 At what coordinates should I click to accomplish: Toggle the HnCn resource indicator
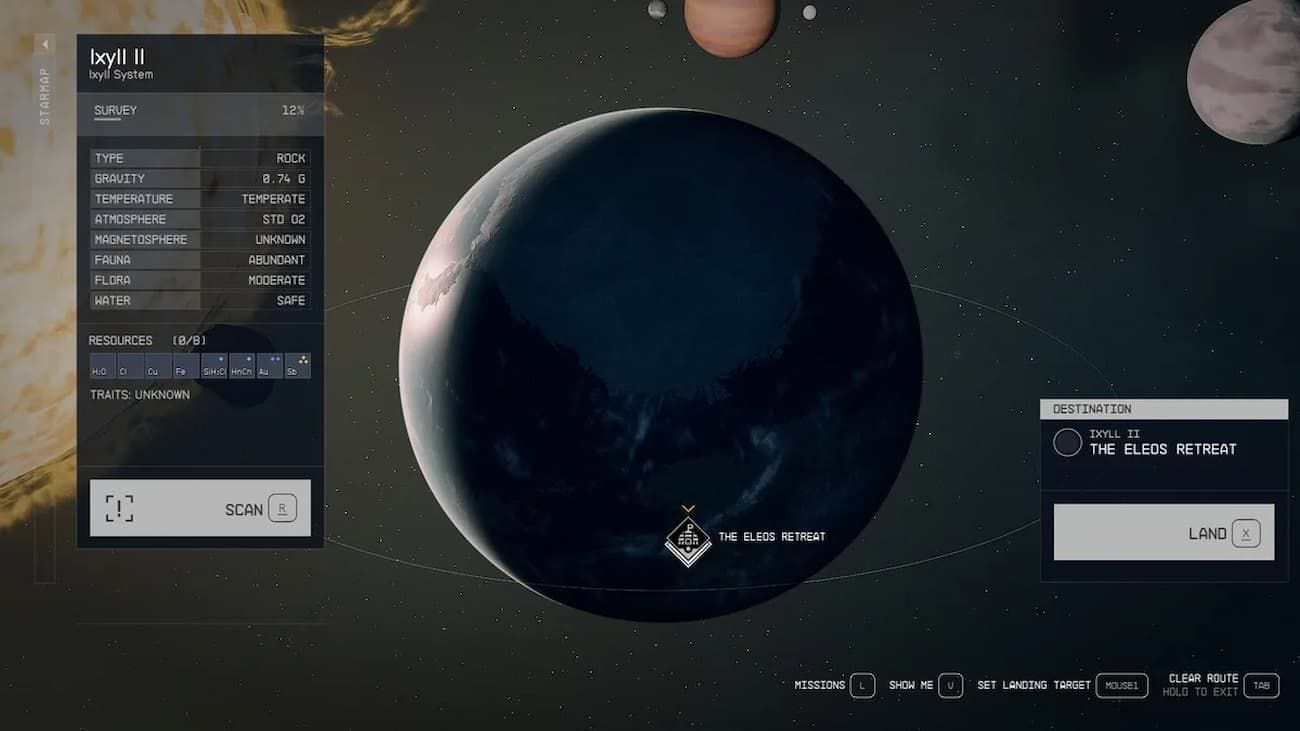[x=240, y=366]
